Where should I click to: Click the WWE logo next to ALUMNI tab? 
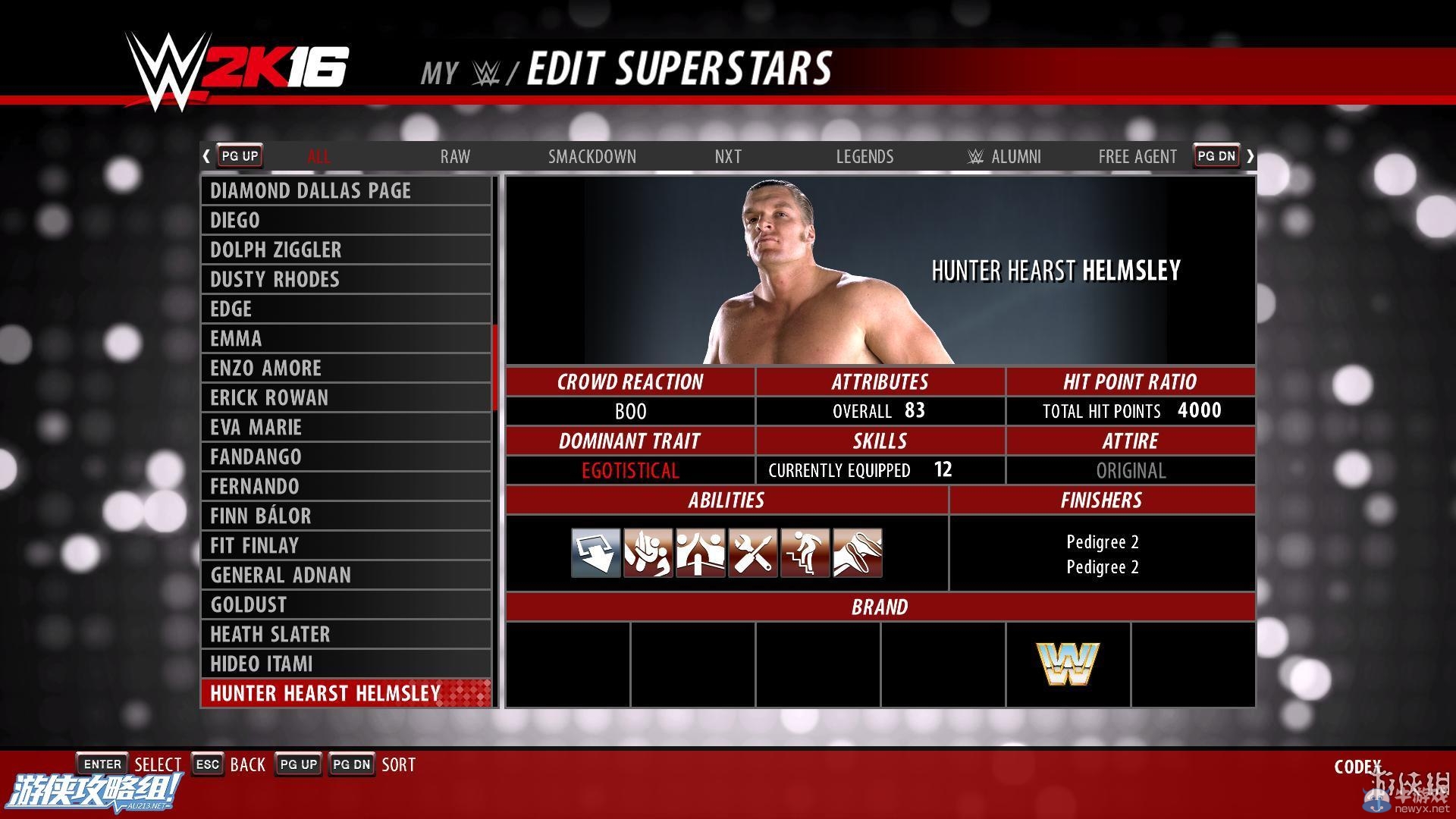974,156
